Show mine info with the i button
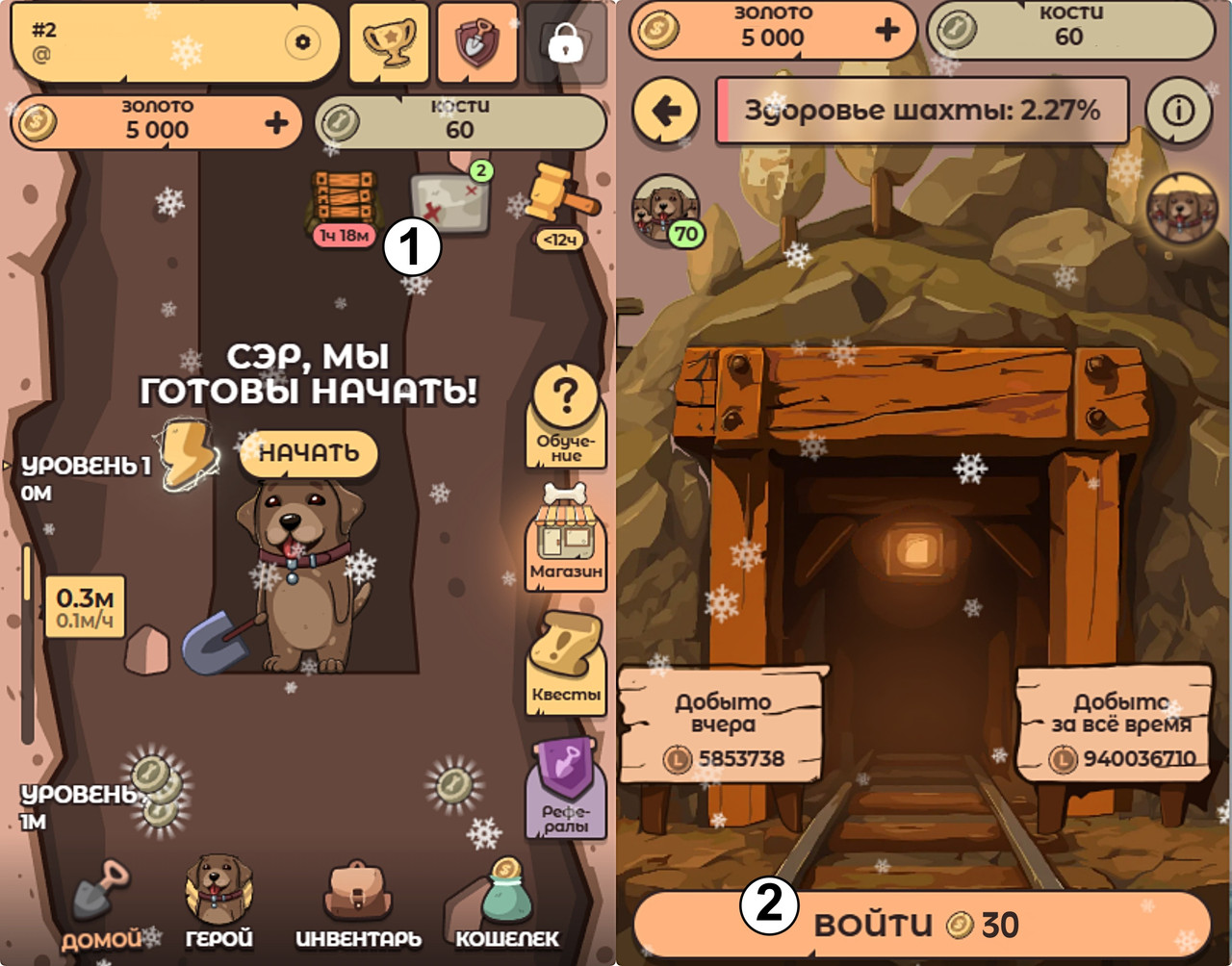The height and width of the screenshot is (966, 1232). (x=1178, y=111)
